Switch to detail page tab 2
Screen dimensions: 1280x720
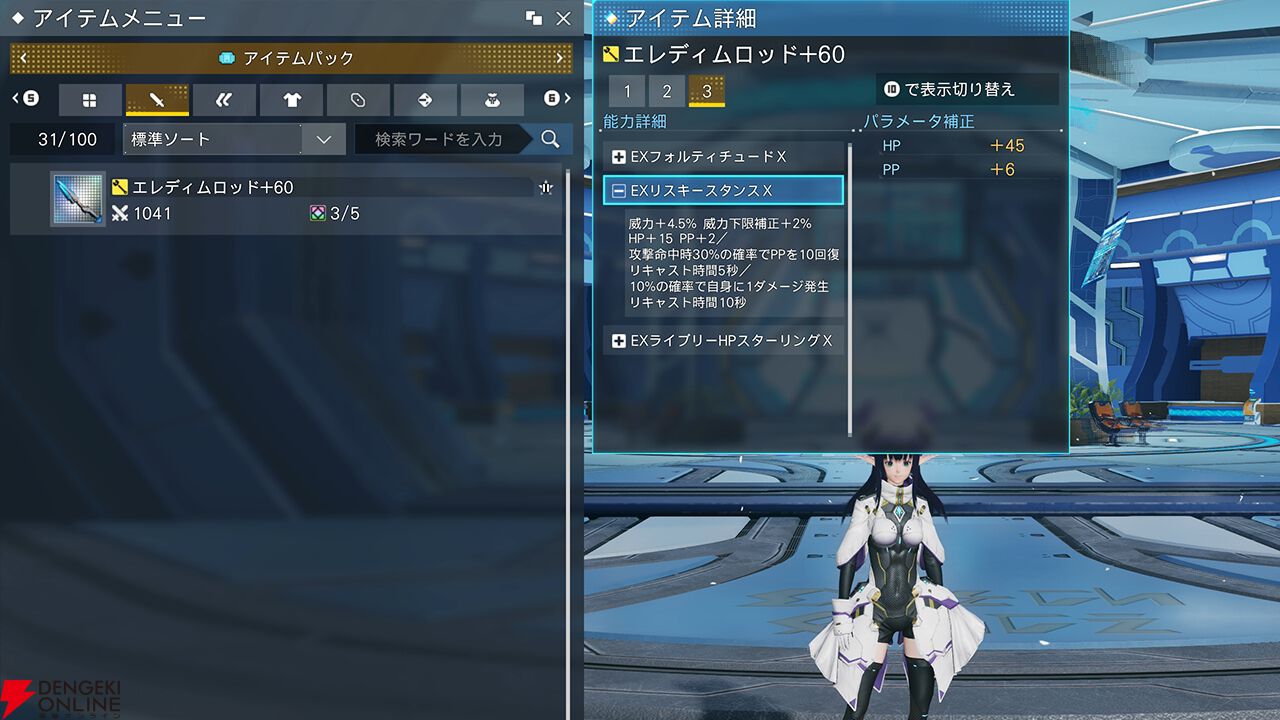pos(666,91)
